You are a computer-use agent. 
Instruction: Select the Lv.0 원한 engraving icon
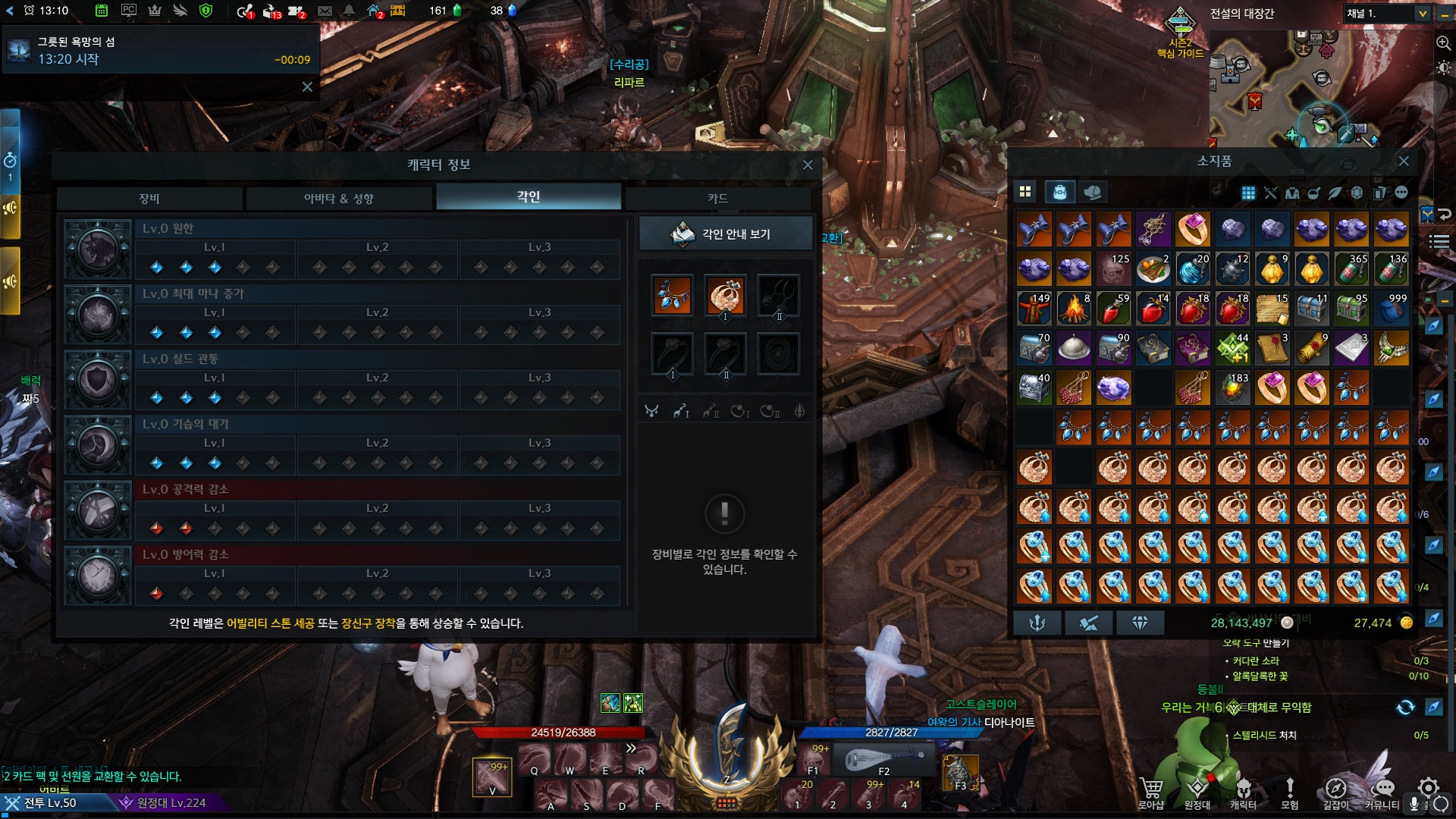98,249
